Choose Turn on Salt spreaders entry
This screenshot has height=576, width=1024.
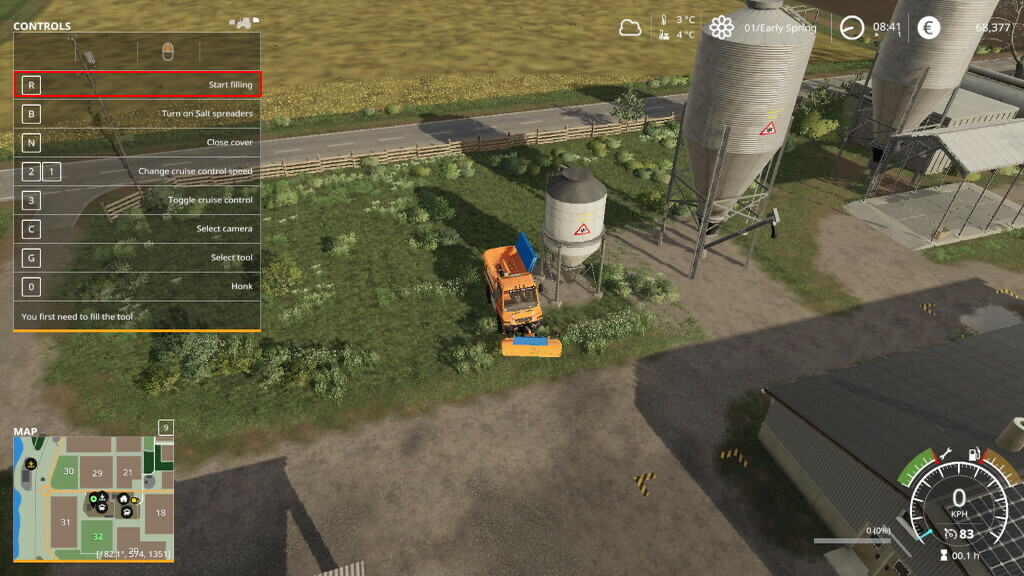pyautogui.click(x=137, y=114)
